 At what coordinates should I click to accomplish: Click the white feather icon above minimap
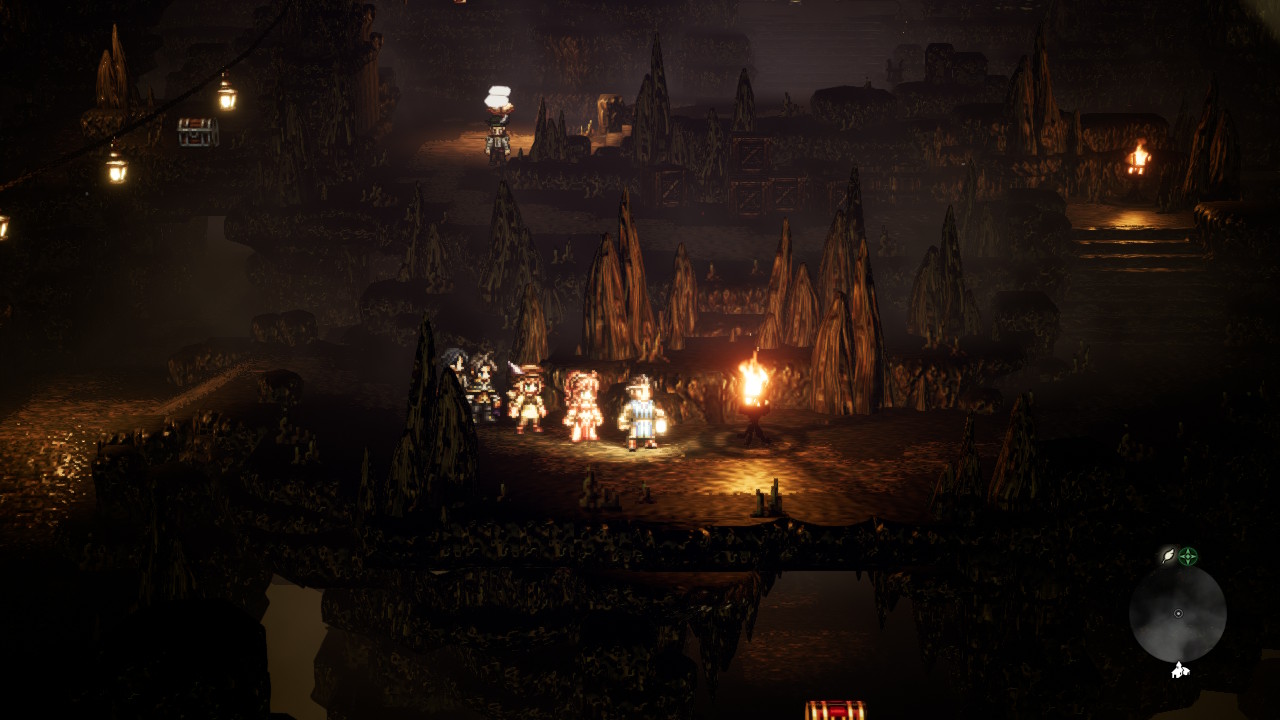(x=1167, y=556)
